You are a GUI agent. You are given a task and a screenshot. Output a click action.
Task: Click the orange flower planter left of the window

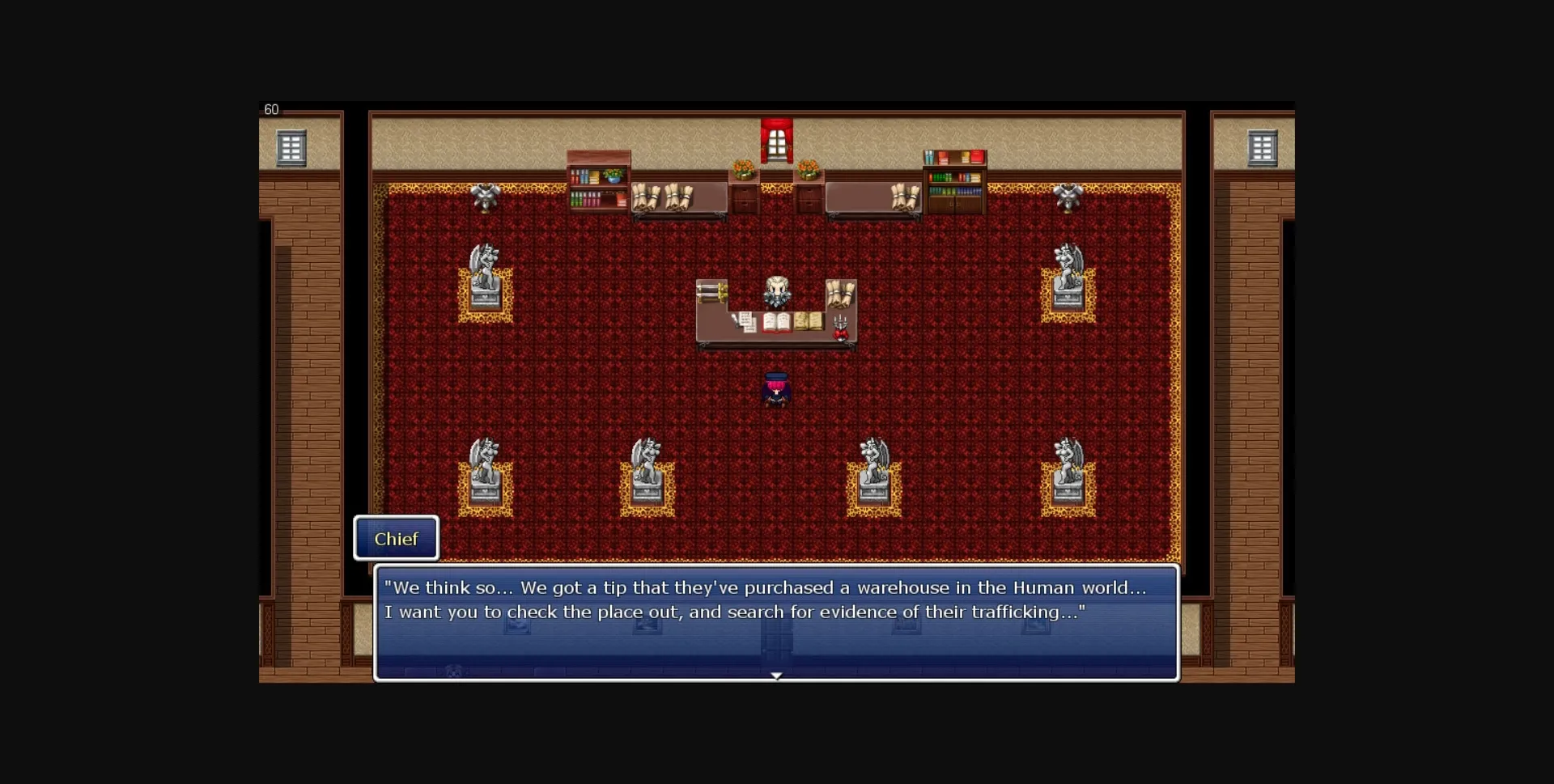pyautogui.click(x=743, y=167)
